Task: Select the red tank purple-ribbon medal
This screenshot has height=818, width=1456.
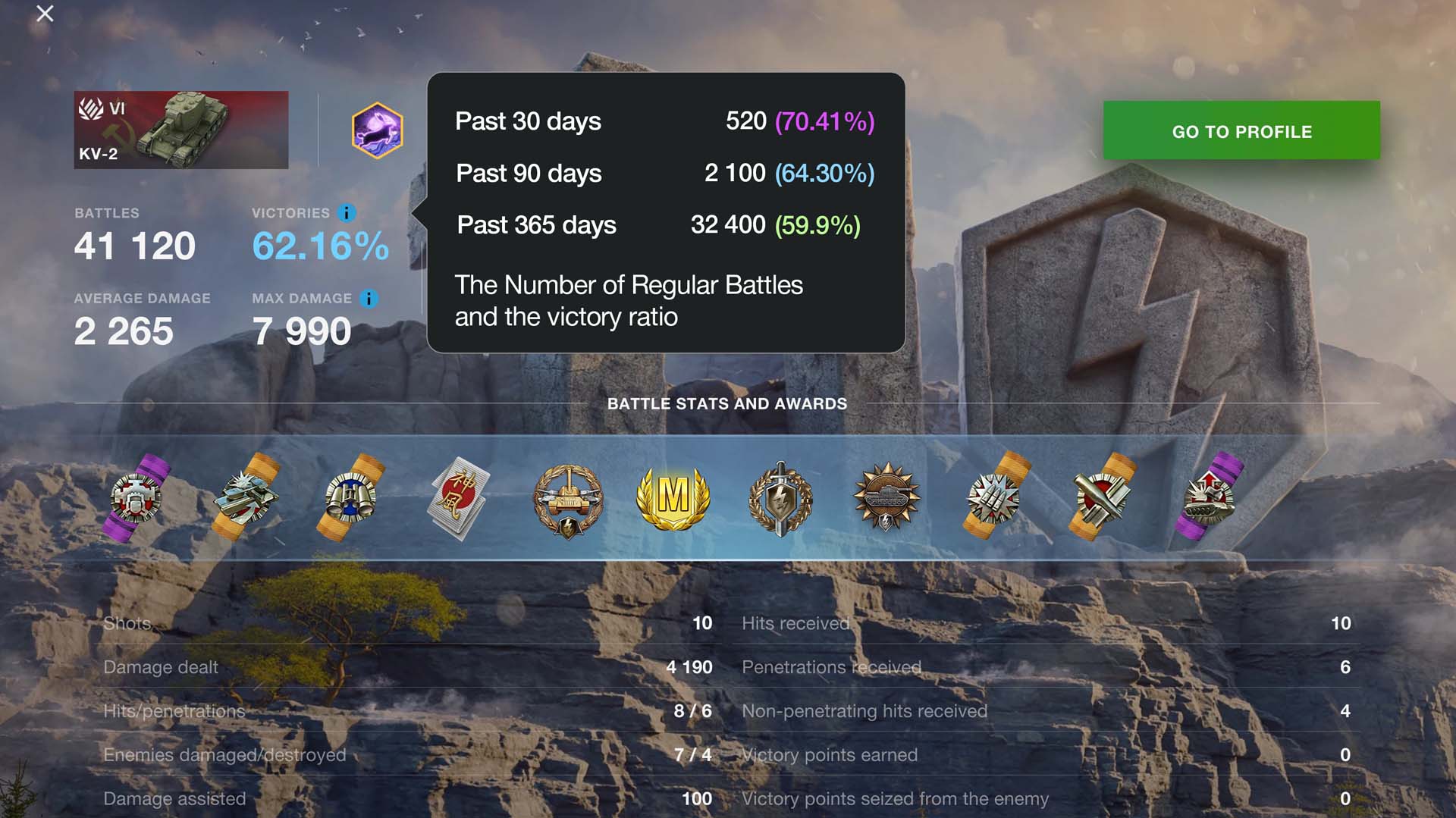Action: click(x=1210, y=498)
